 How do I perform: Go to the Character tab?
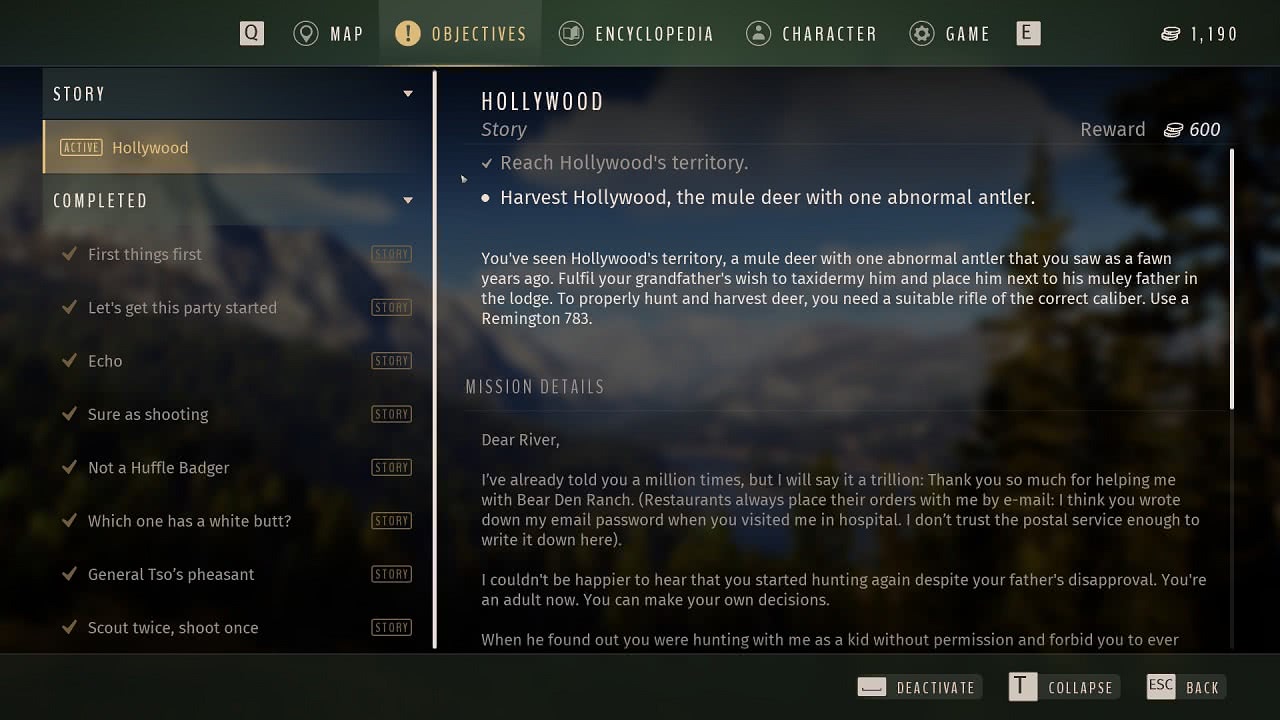pos(811,34)
